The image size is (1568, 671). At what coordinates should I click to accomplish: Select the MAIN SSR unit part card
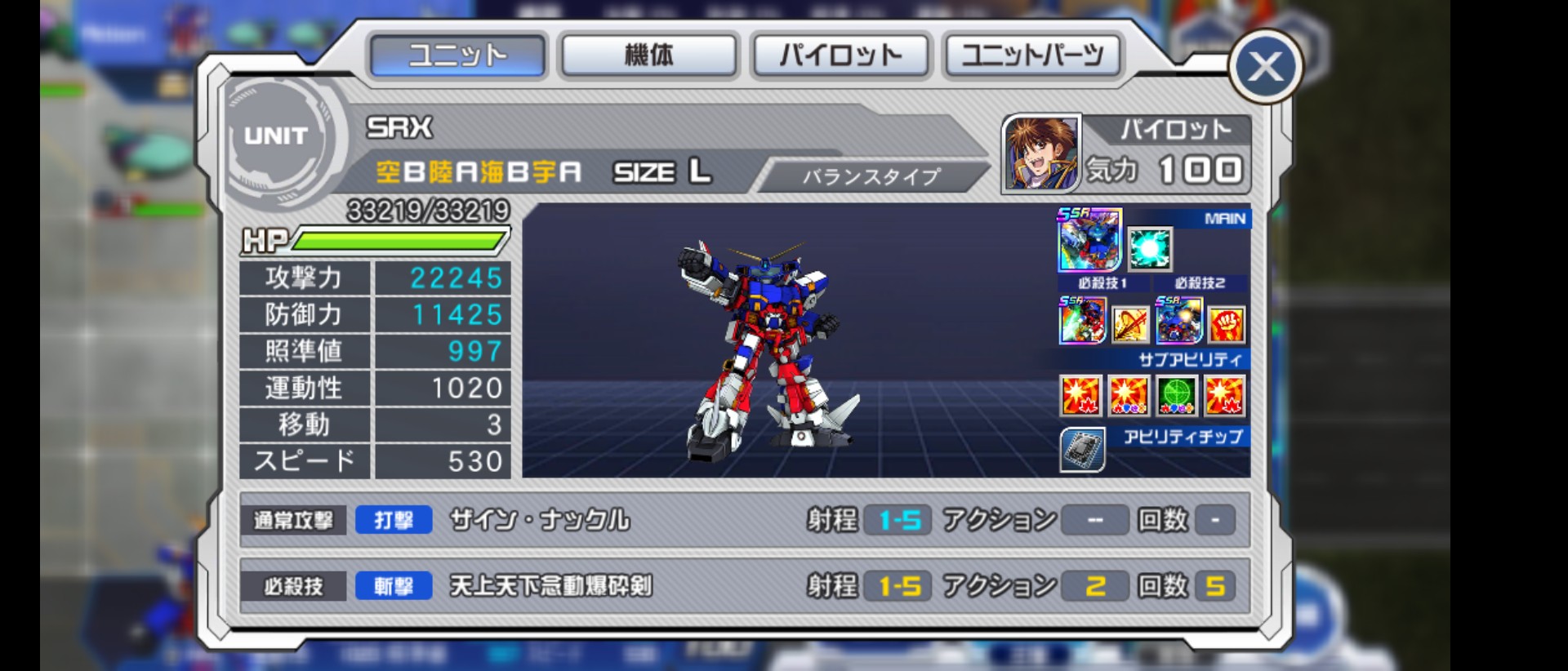pyautogui.click(x=1089, y=240)
